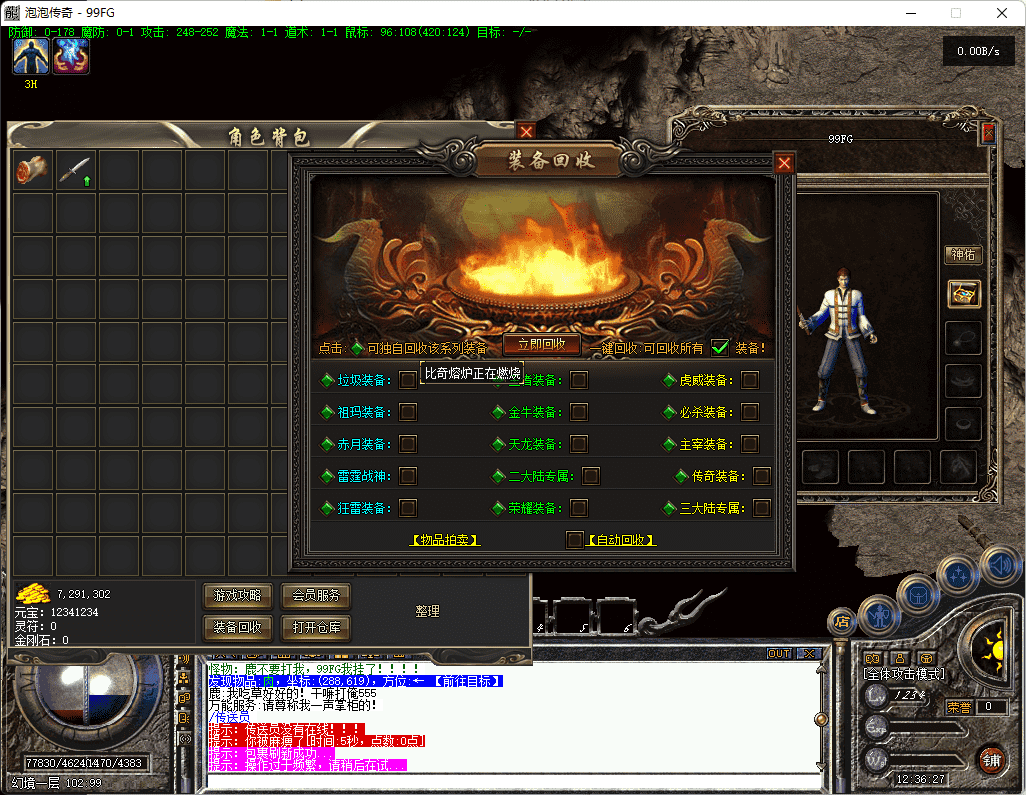Close the 装备回收 recycling window
This screenshot has width=1026, height=795.
[784, 163]
